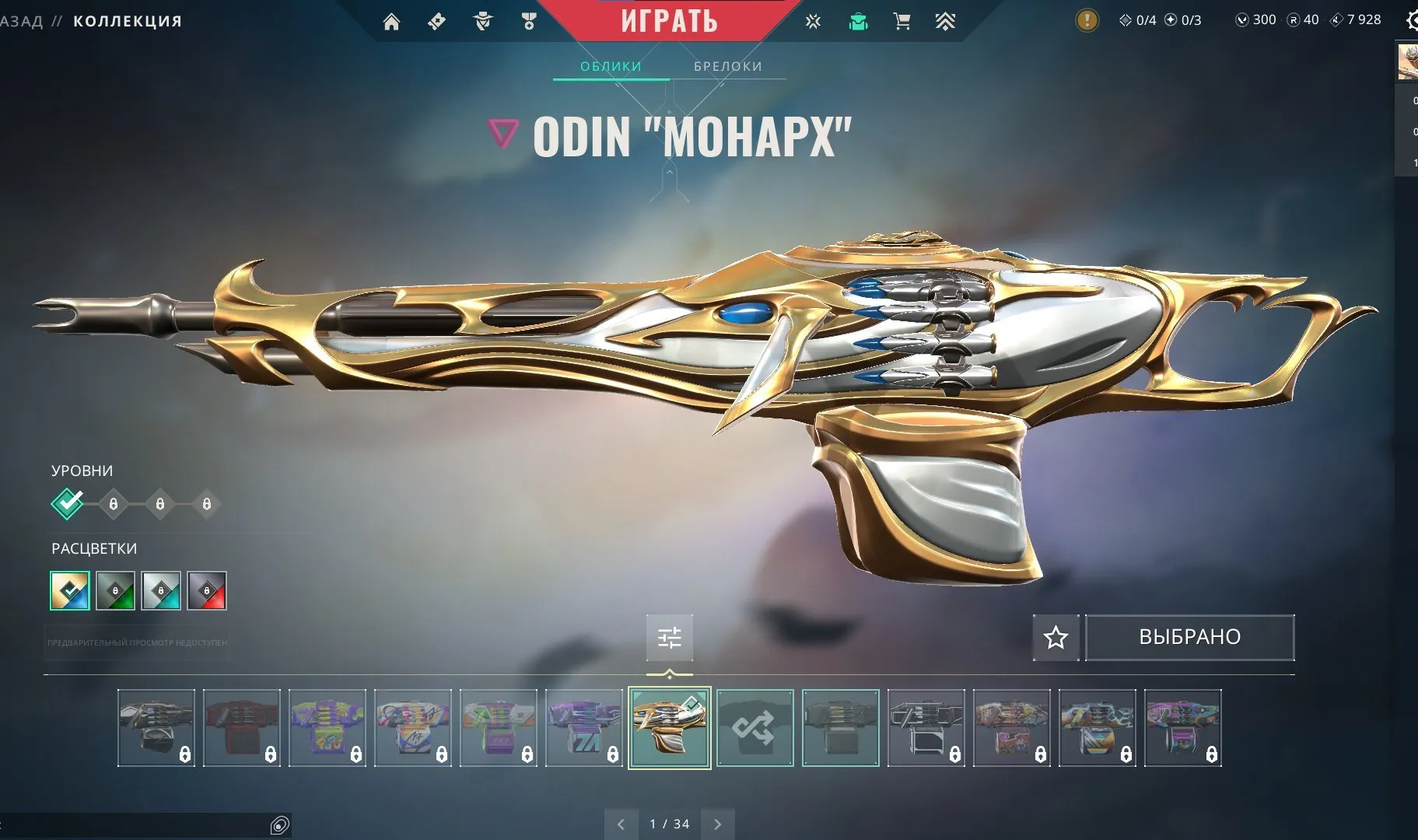This screenshot has height=840, width=1418.
Task: Select the agents icon in top navigation
Action: tap(482, 21)
